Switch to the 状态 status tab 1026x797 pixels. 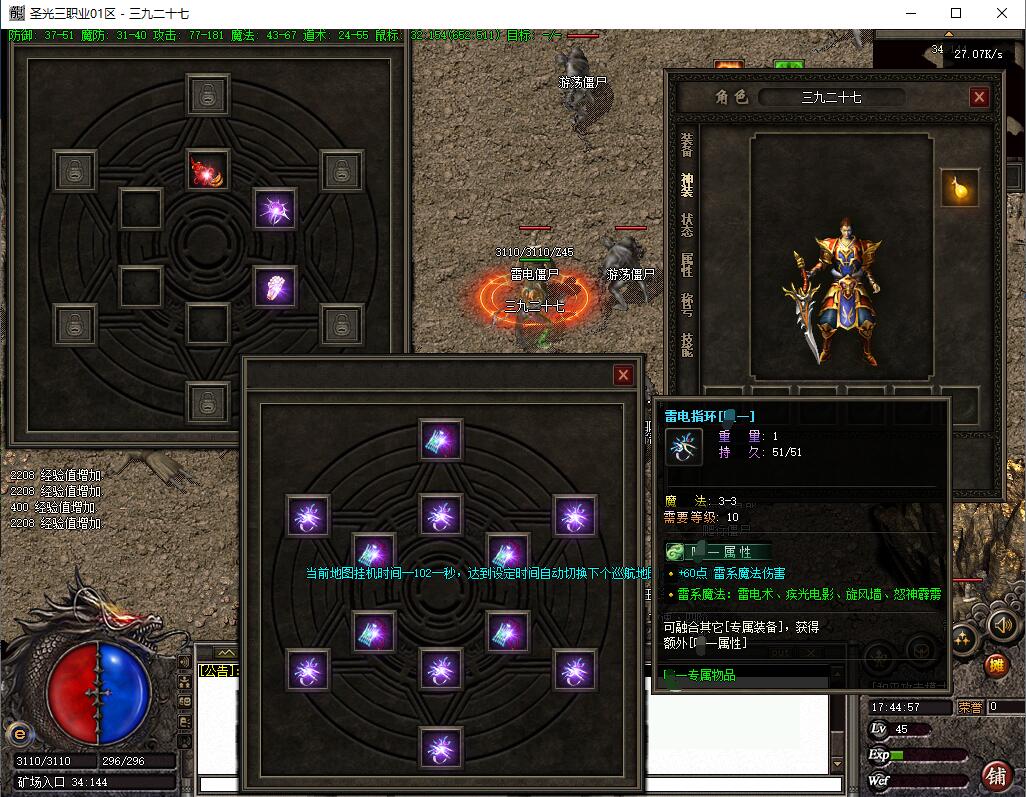point(687,225)
